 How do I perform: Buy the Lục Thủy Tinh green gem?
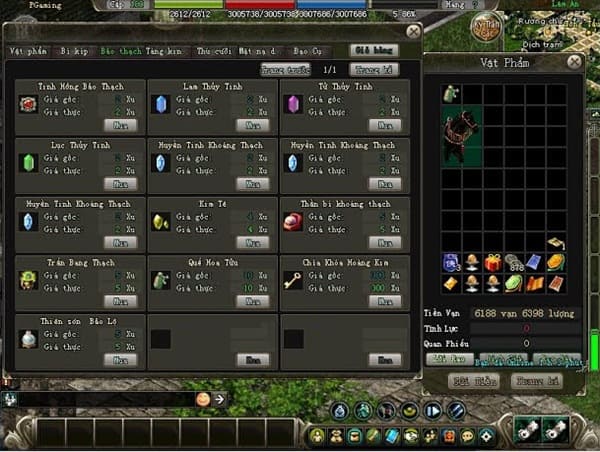point(121,184)
